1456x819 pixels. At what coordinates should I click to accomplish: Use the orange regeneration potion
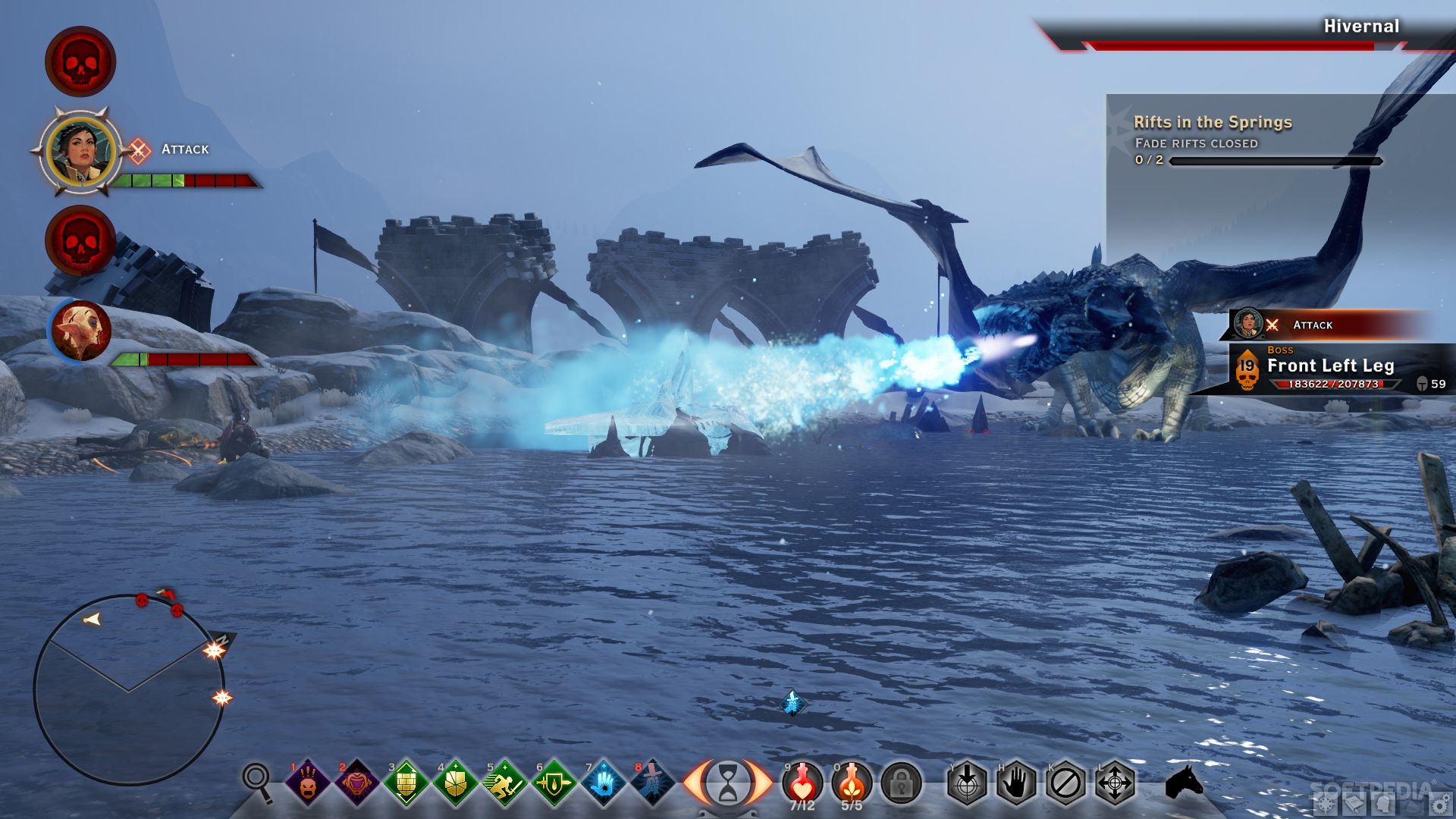pyautogui.click(x=852, y=781)
